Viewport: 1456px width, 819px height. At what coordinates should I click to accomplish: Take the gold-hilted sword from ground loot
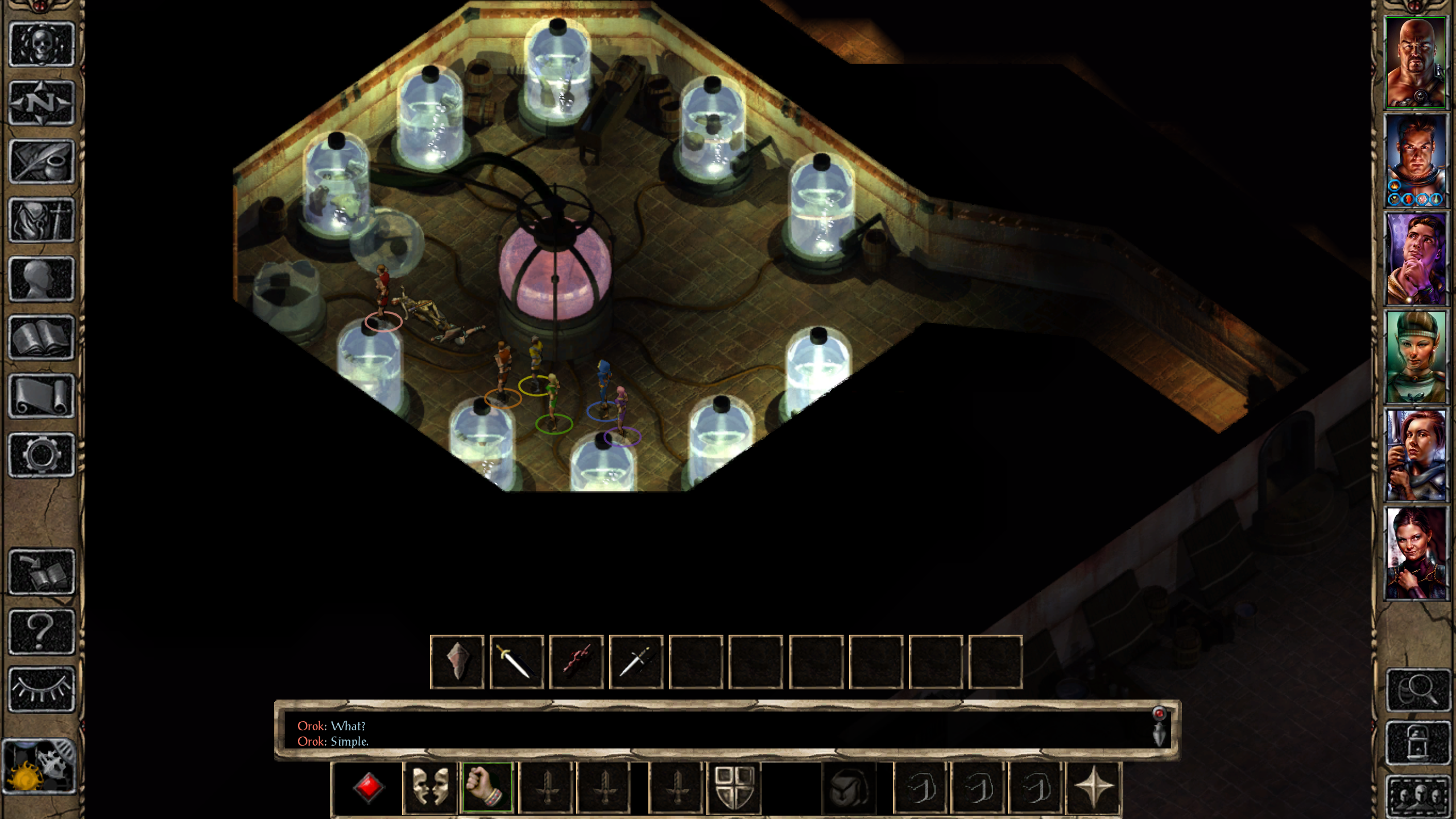[517, 661]
